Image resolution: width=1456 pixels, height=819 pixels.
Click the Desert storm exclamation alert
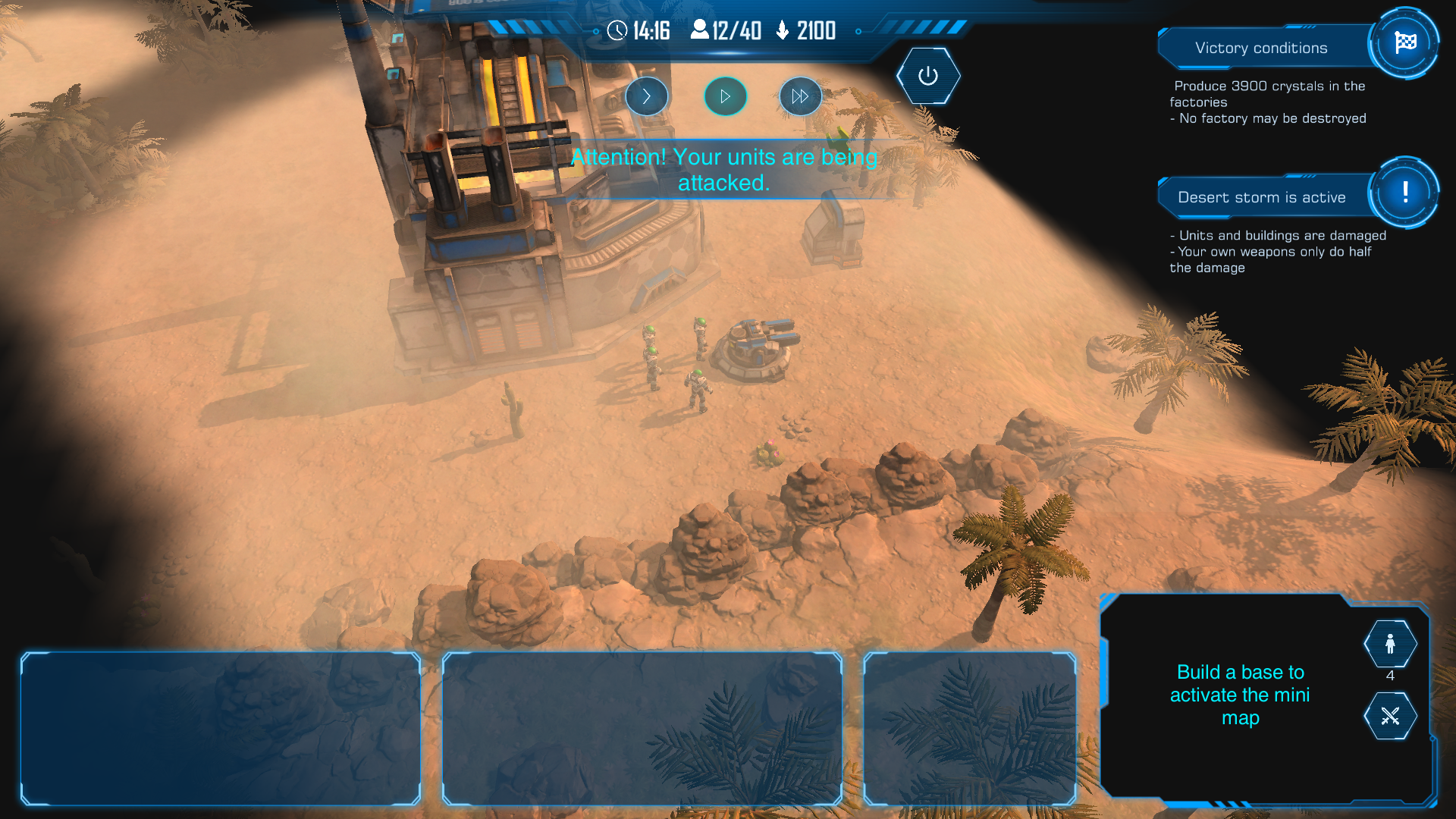[1404, 193]
